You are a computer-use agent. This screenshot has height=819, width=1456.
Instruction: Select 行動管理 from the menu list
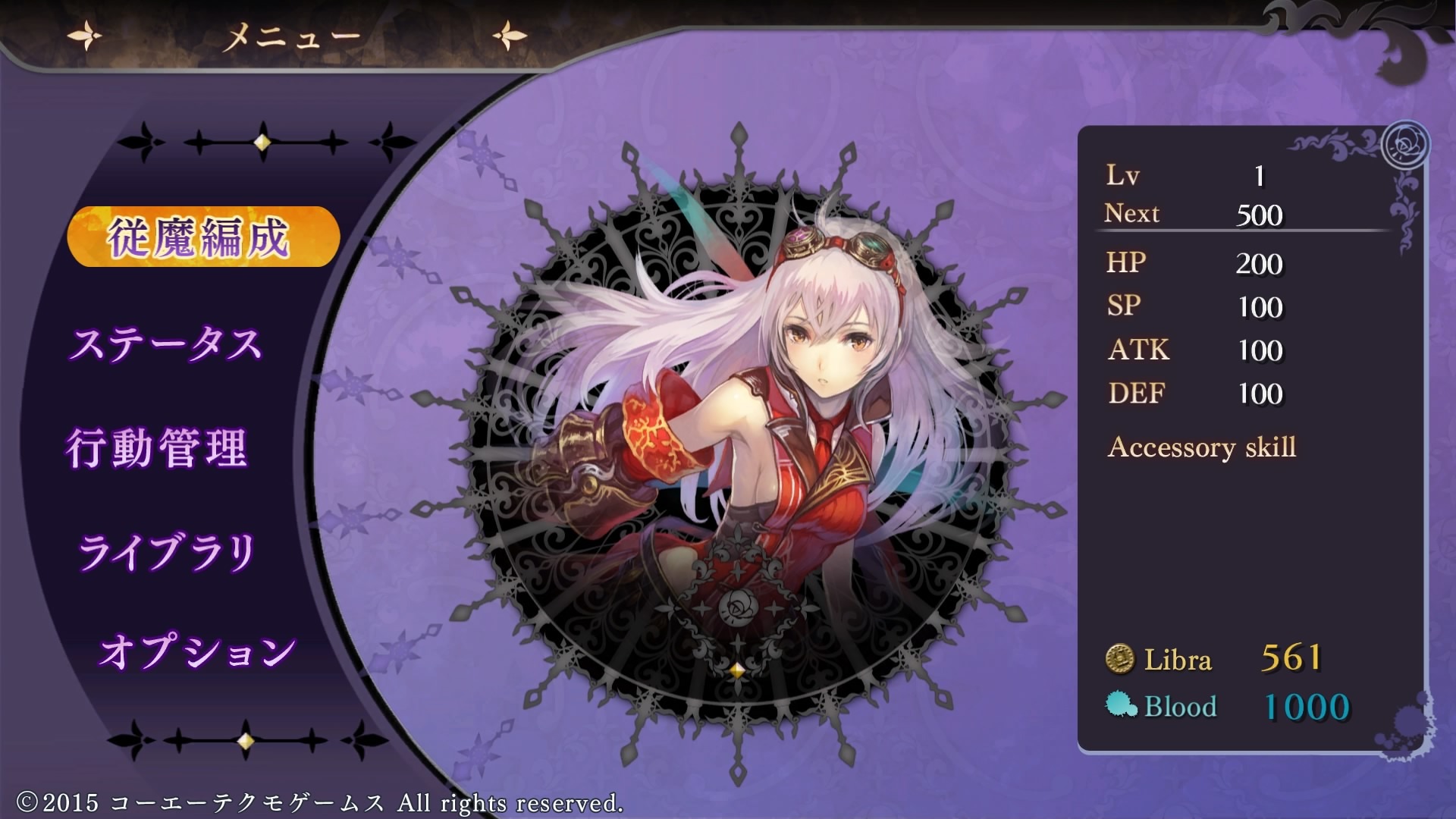[160, 447]
